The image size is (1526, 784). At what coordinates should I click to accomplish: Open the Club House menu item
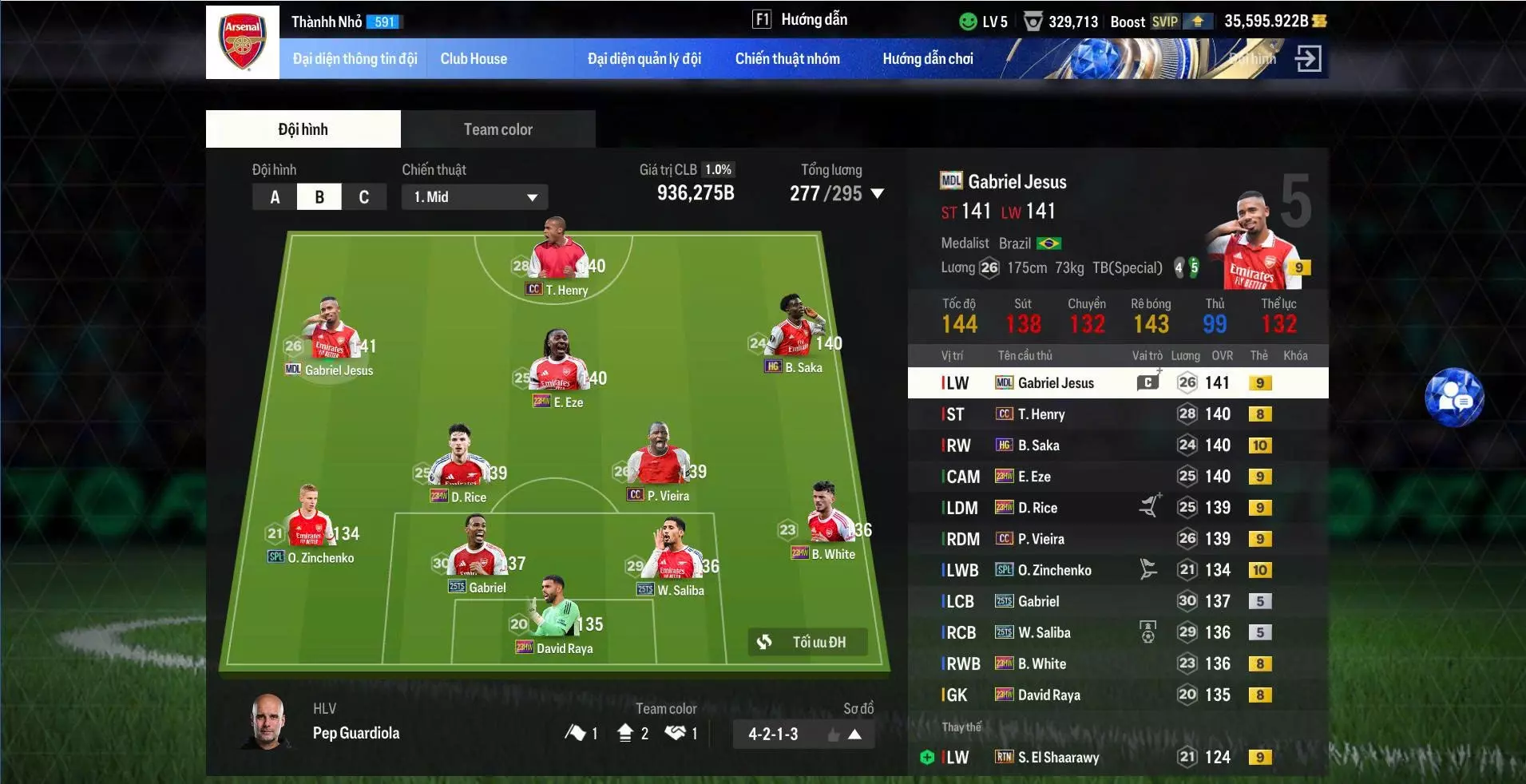(474, 58)
